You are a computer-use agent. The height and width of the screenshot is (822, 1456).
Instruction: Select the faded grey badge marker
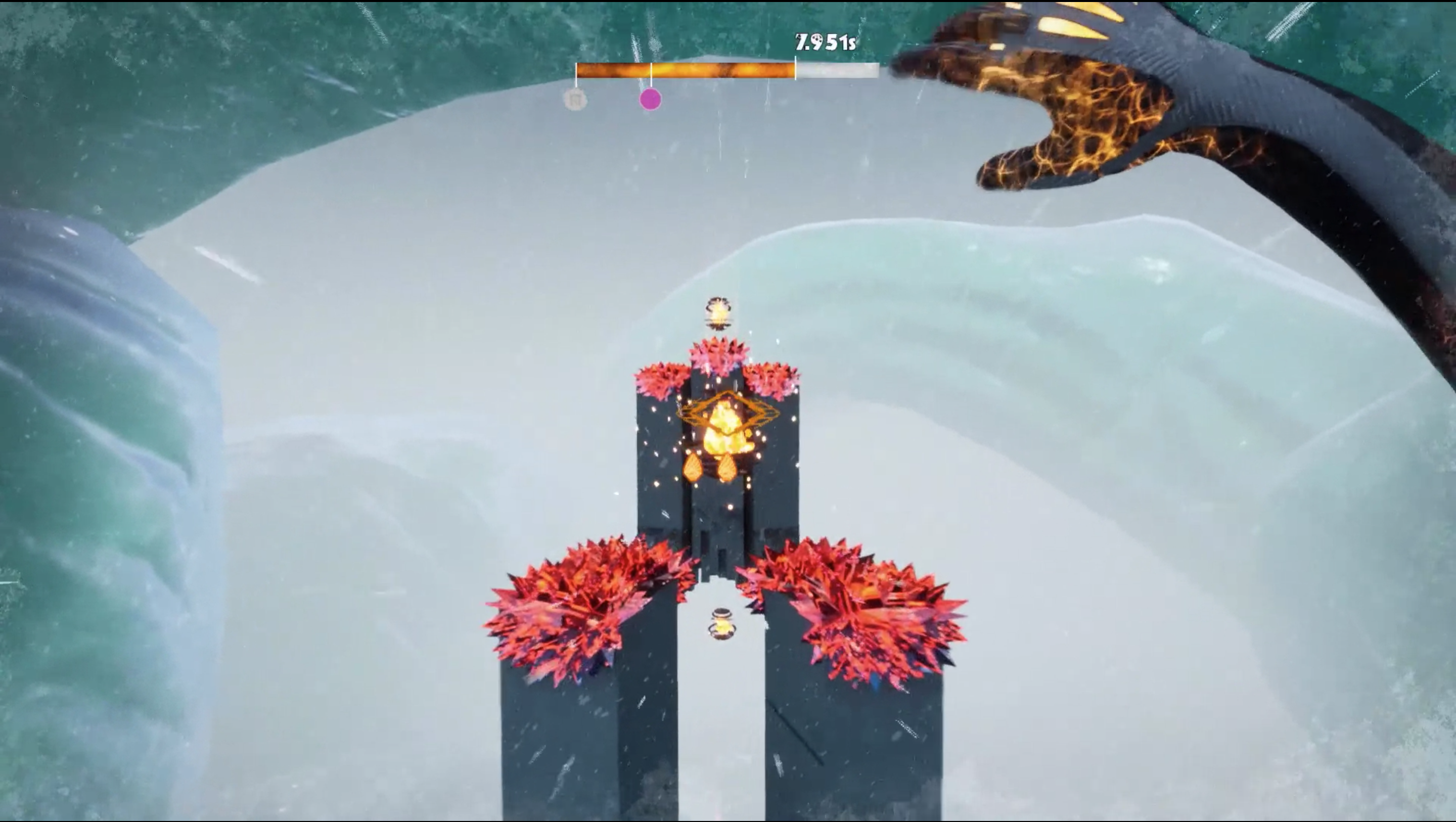pyautogui.click(x=575, y=100)
